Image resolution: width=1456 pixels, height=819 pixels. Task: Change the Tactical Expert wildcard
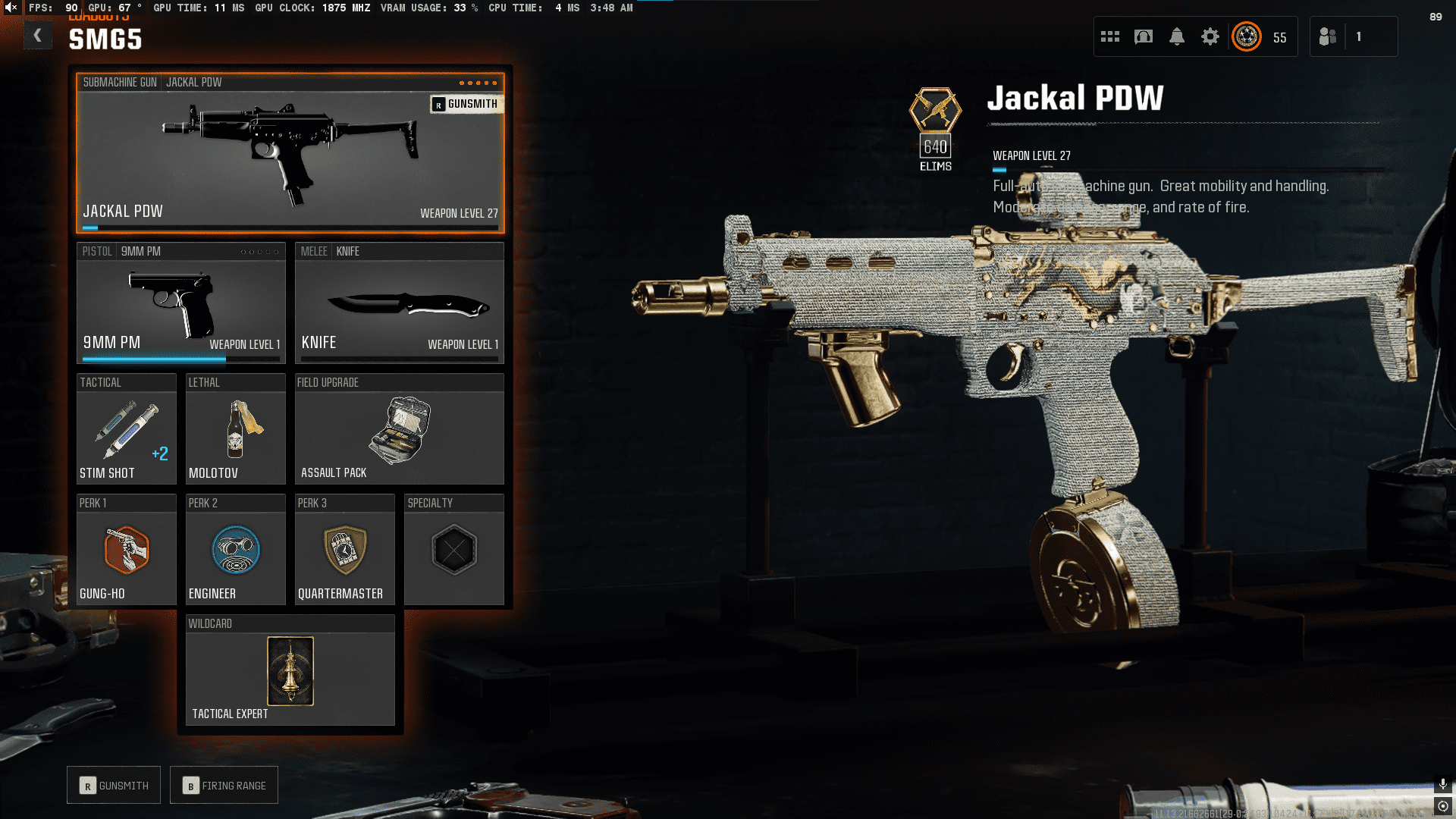(x=290, y=671)
